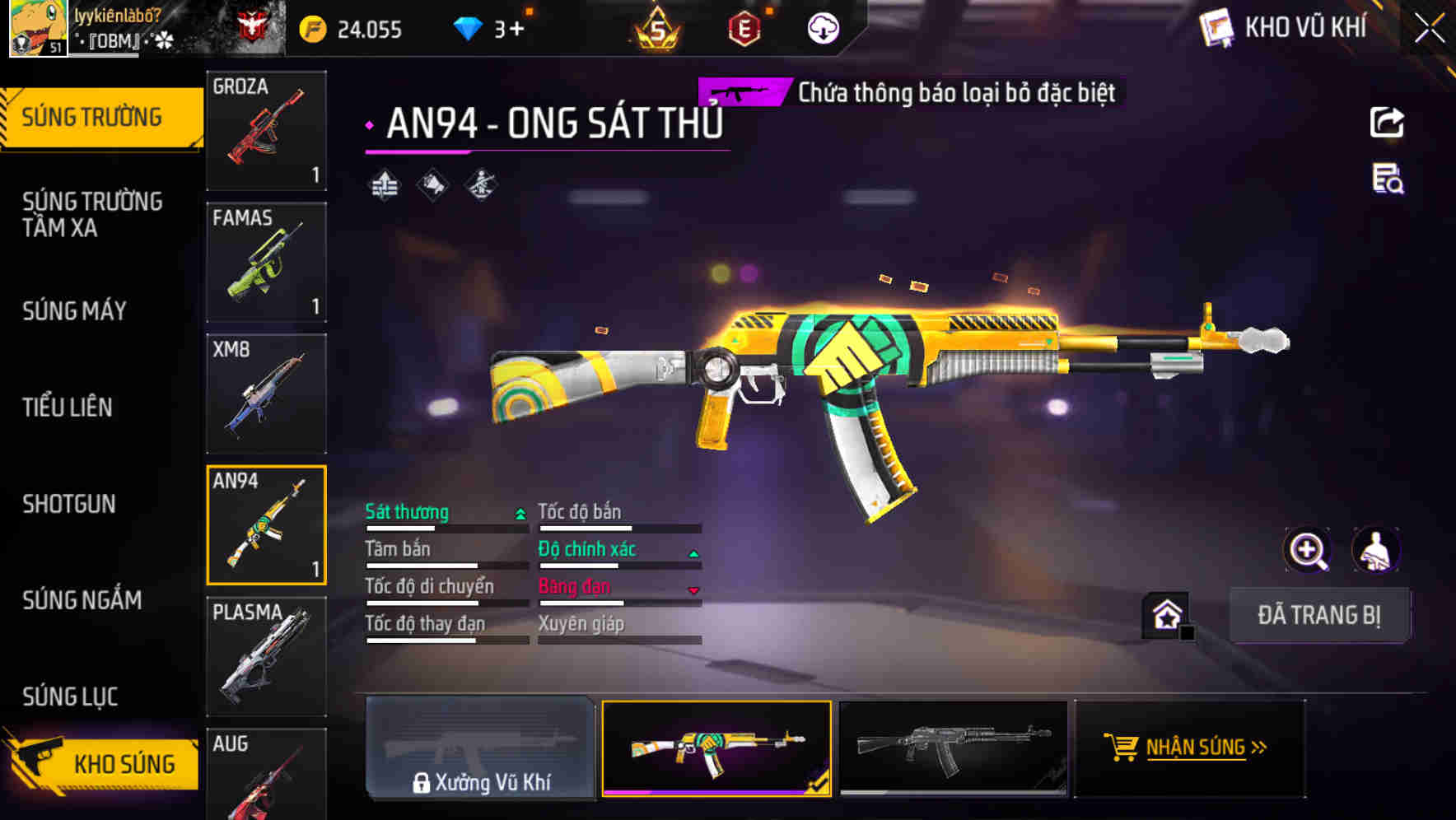Select the default black AN94 skin
The width and height of the screenshot is (1456, 820).
pos(953,748)
